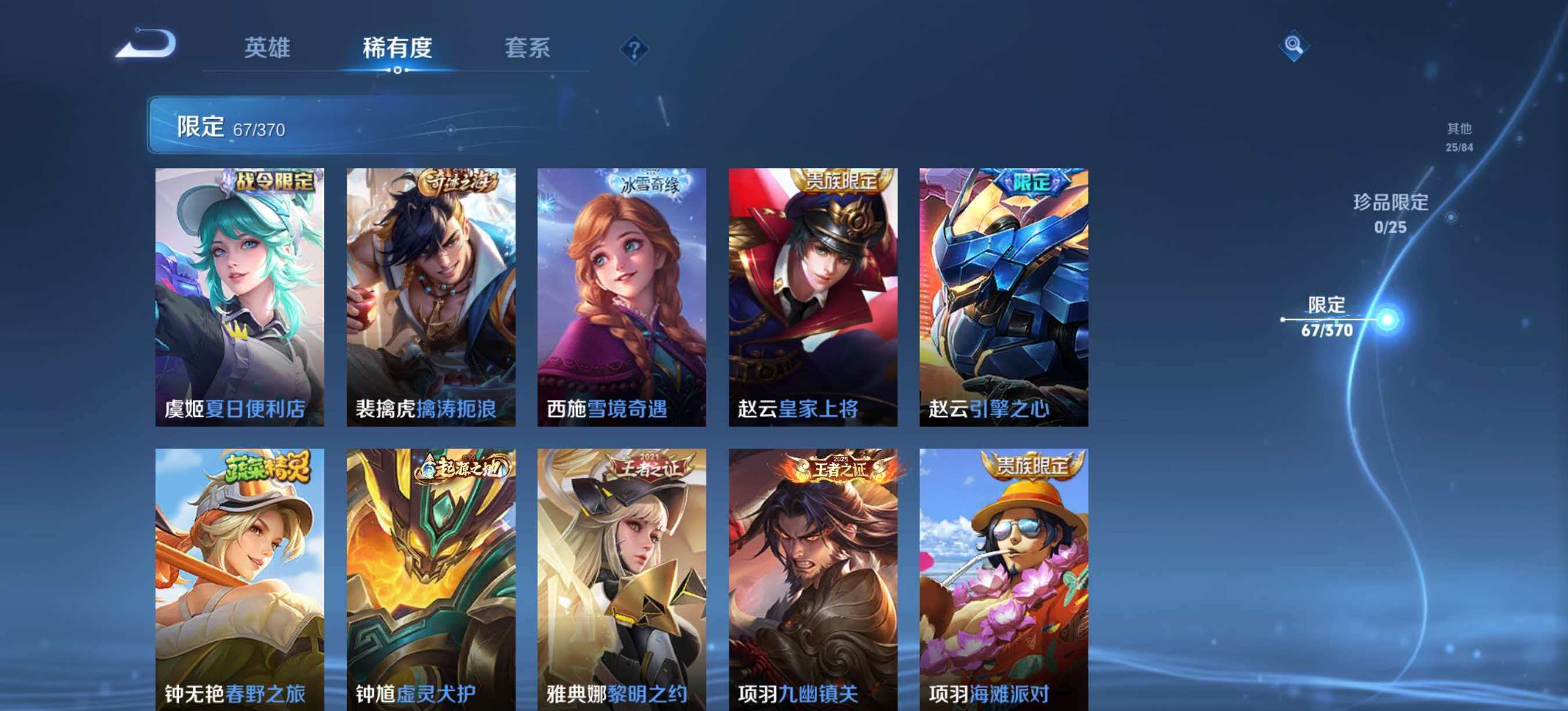Open the 钟无艳春野之旅 skin card
Screen dimensions: 1568x711
click(238, 579)
